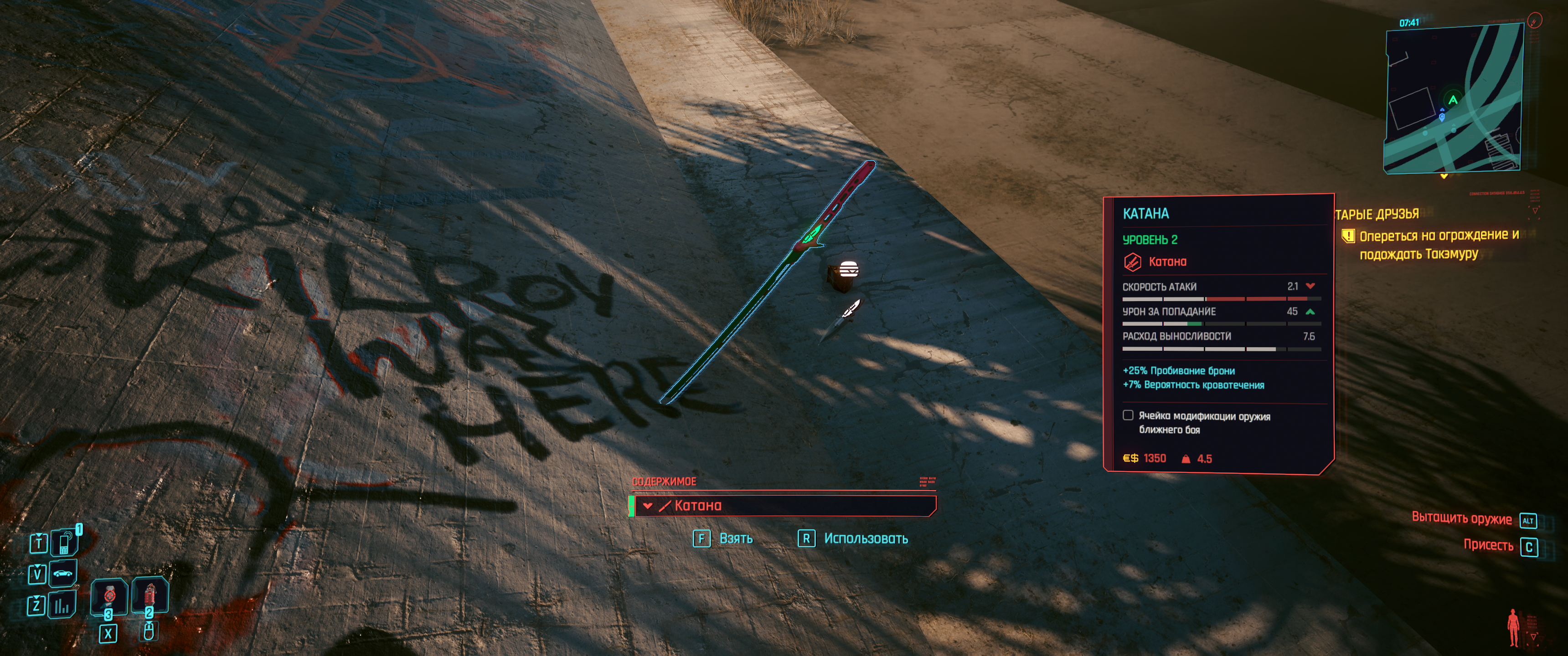Click the Вытащить оружие (Draw weapon) action label
1568x656 pixels.
[1461, 518]
